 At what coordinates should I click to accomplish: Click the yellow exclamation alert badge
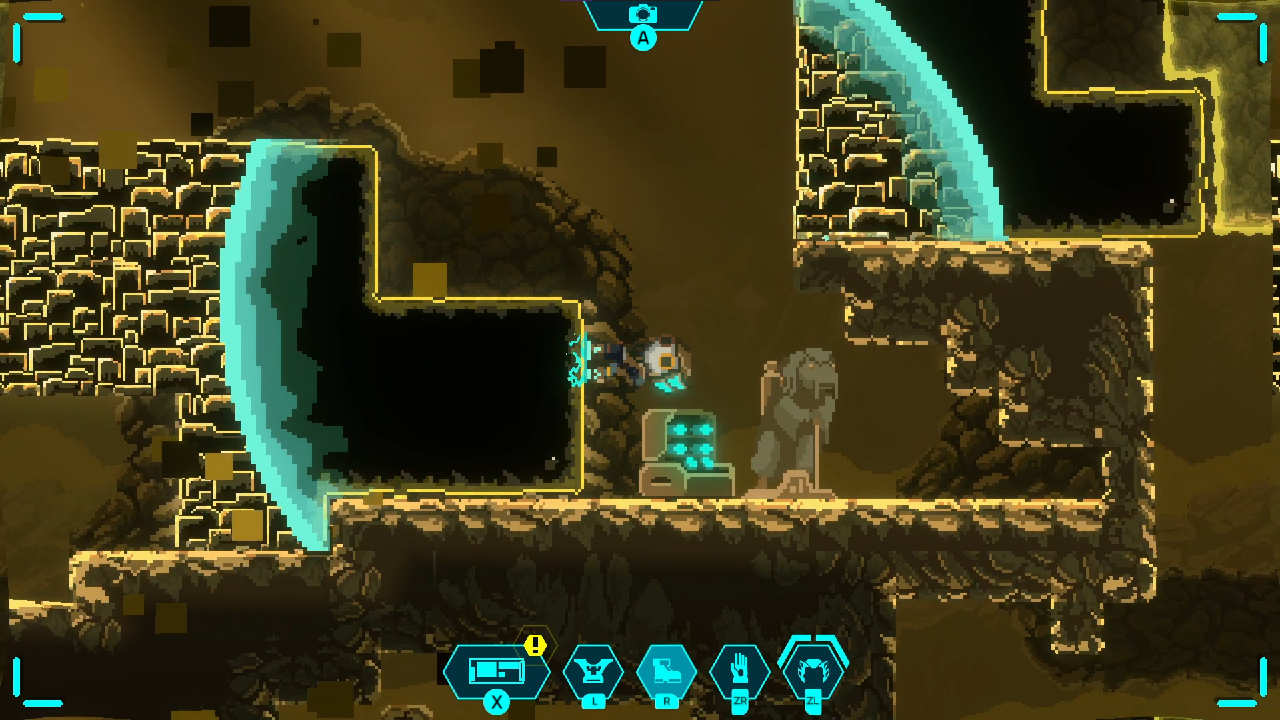point(535,646)
